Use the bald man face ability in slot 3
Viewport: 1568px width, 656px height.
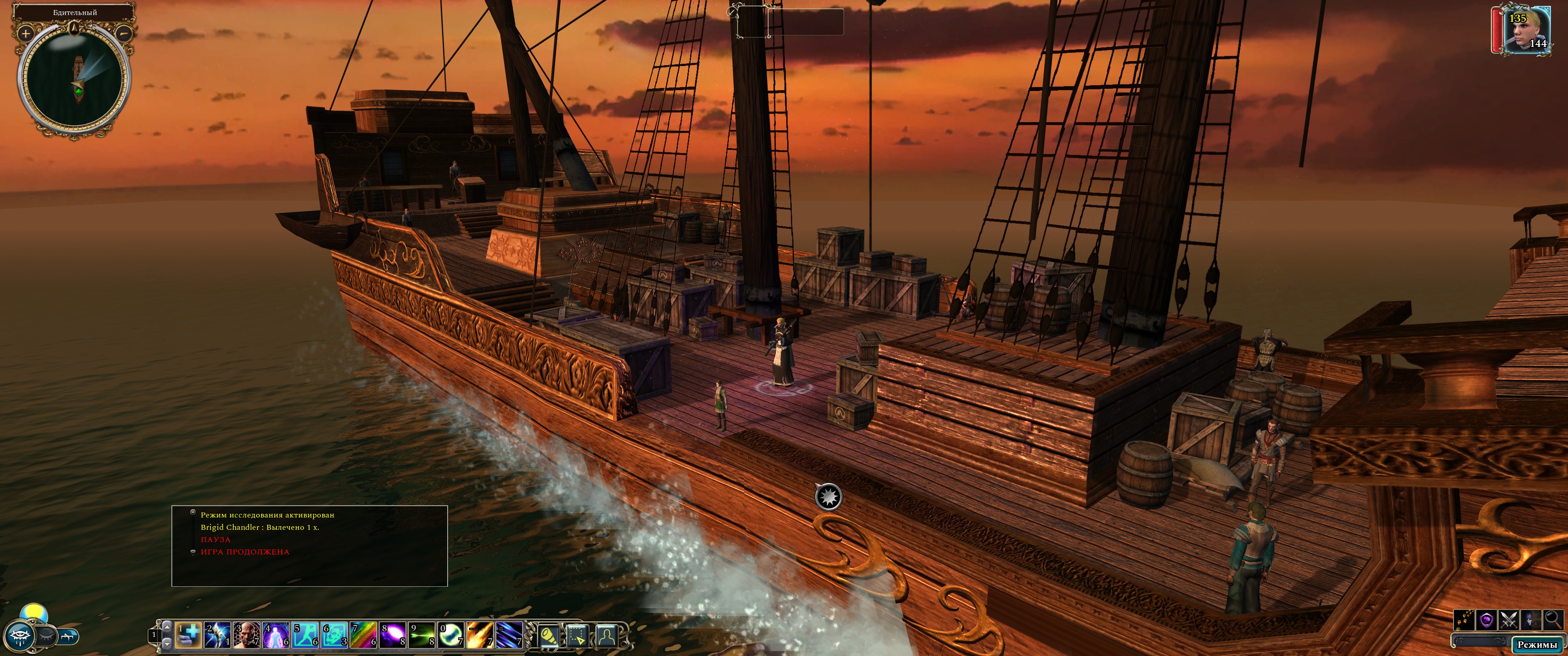click(x=247, y=635)
